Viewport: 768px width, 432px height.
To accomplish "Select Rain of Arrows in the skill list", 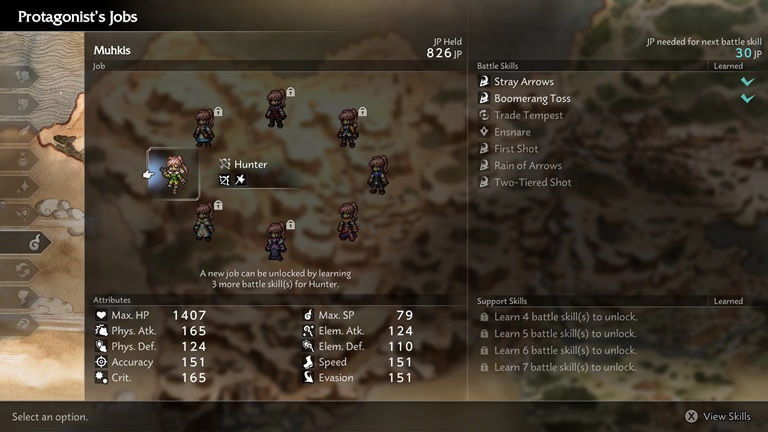I will (527, 166).
